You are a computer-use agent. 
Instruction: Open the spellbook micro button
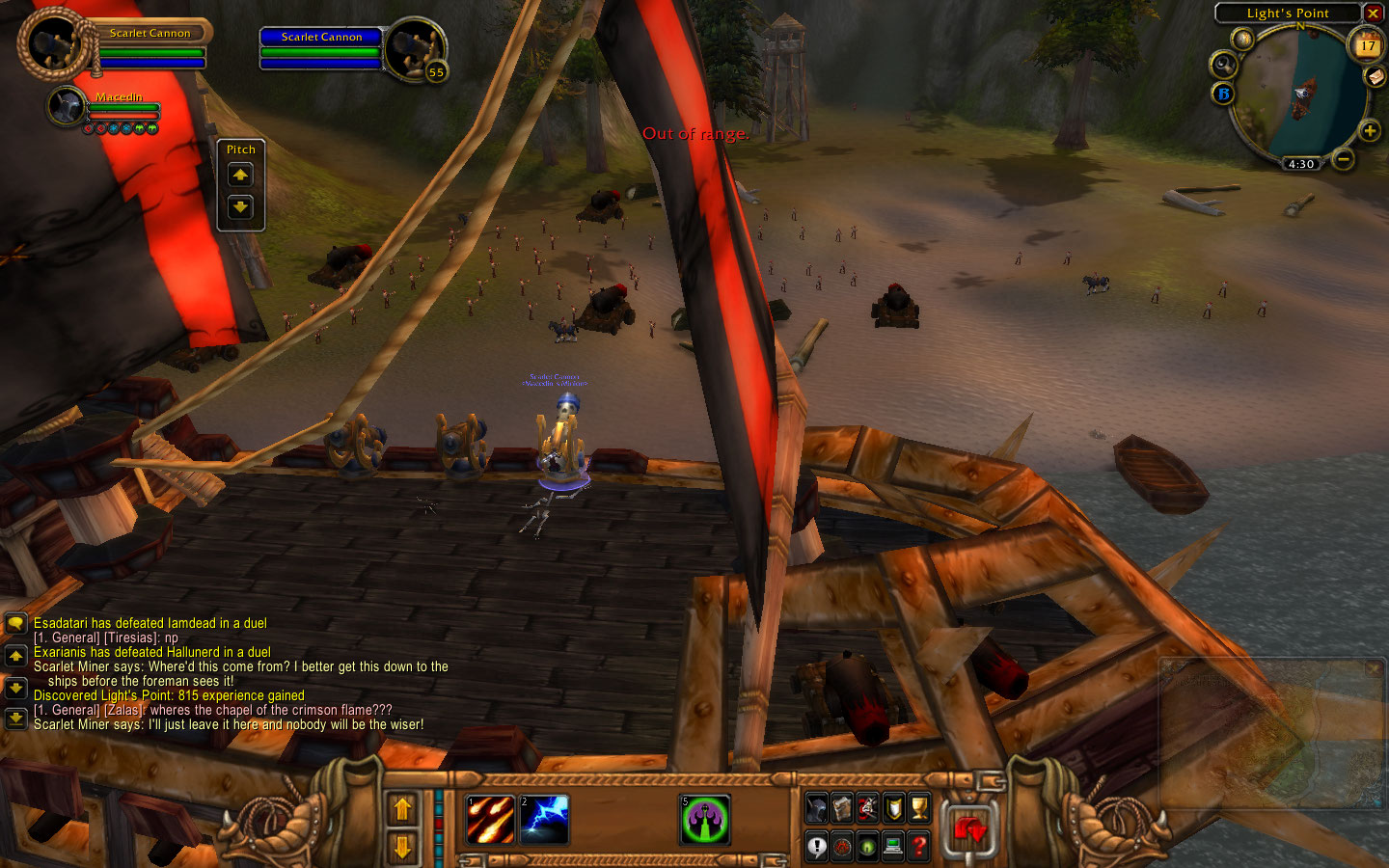tap(842, 808)
